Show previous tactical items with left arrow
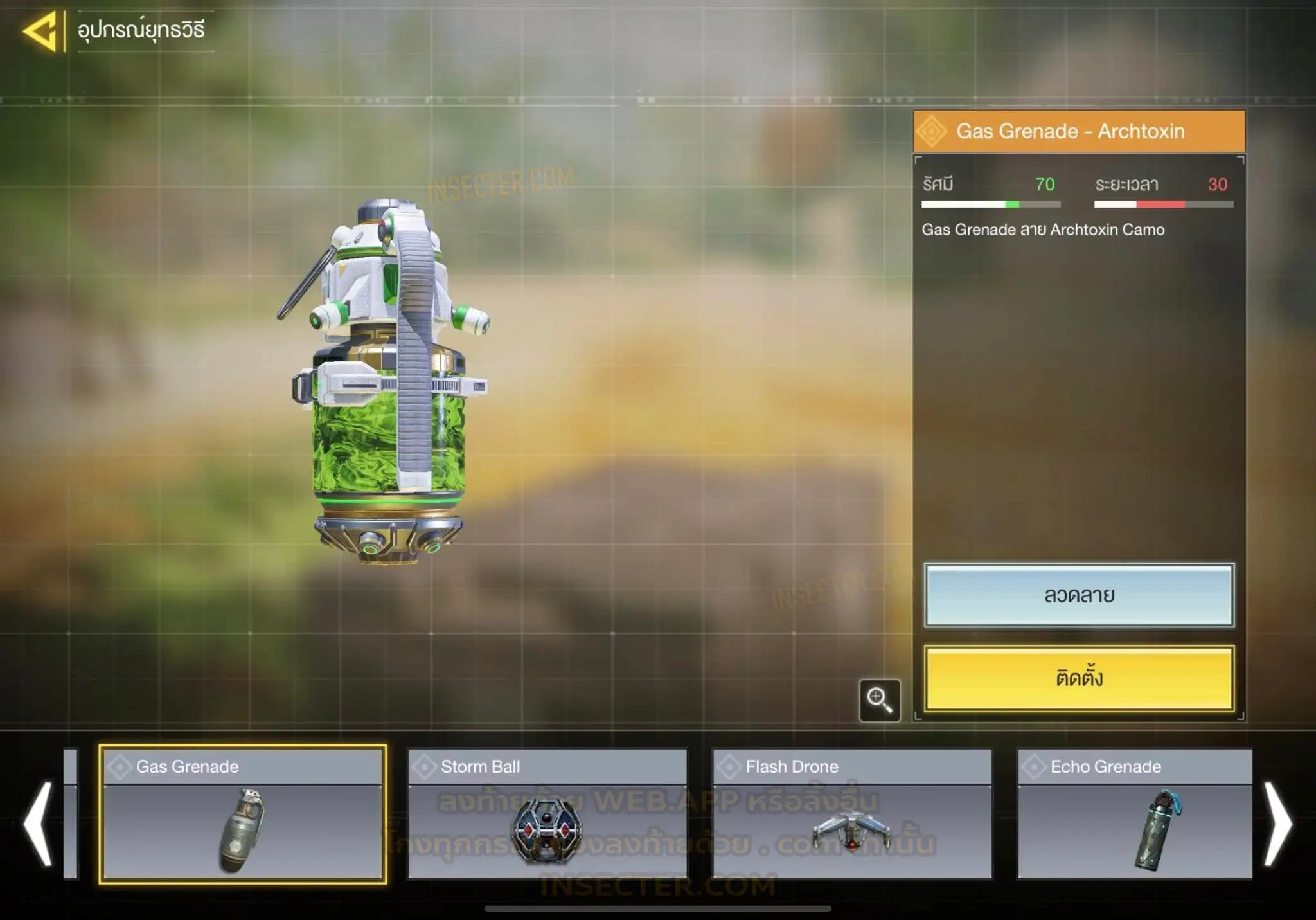The height and width of the screenshot is (920, 1316). tap(37, 824)
